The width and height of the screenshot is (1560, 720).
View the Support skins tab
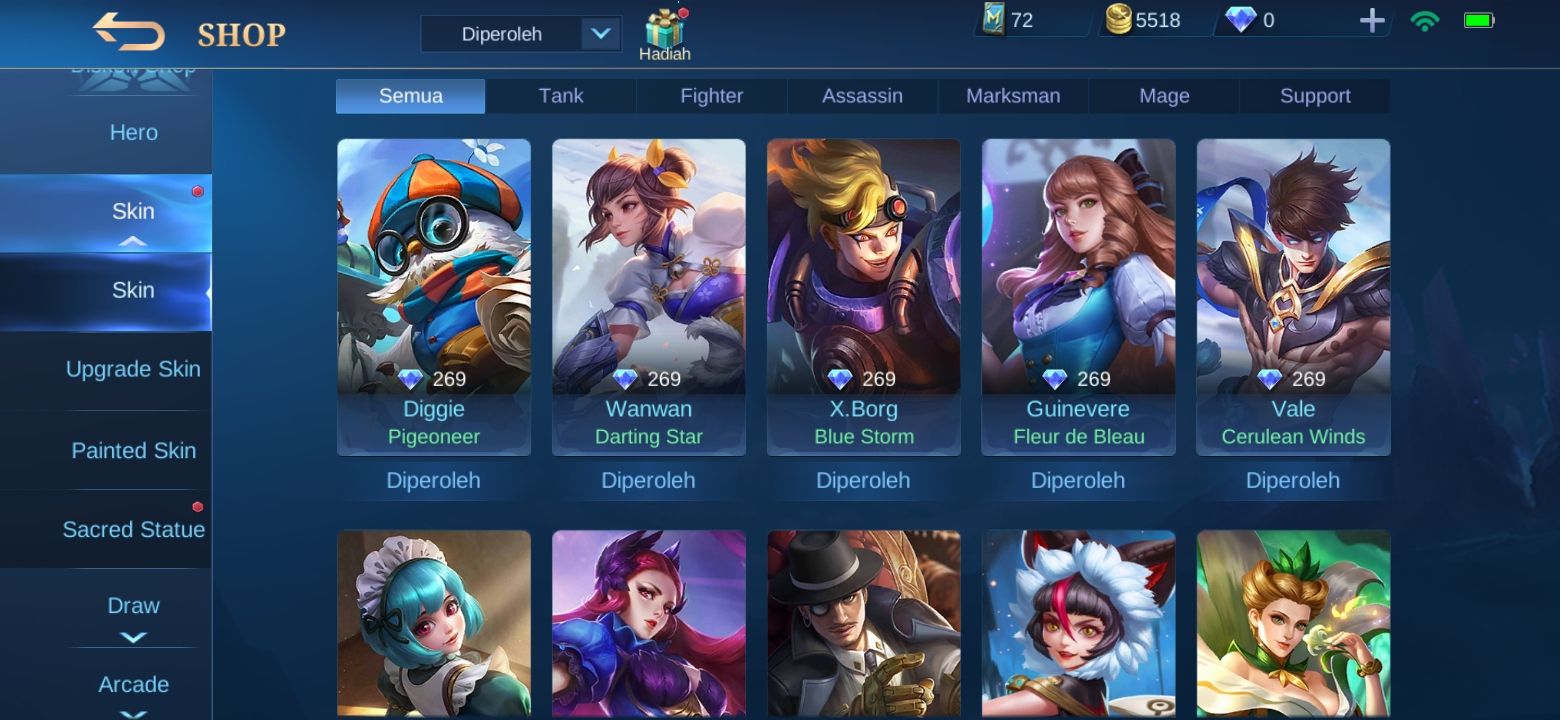pyautogui.click(x=1315, y=96)
